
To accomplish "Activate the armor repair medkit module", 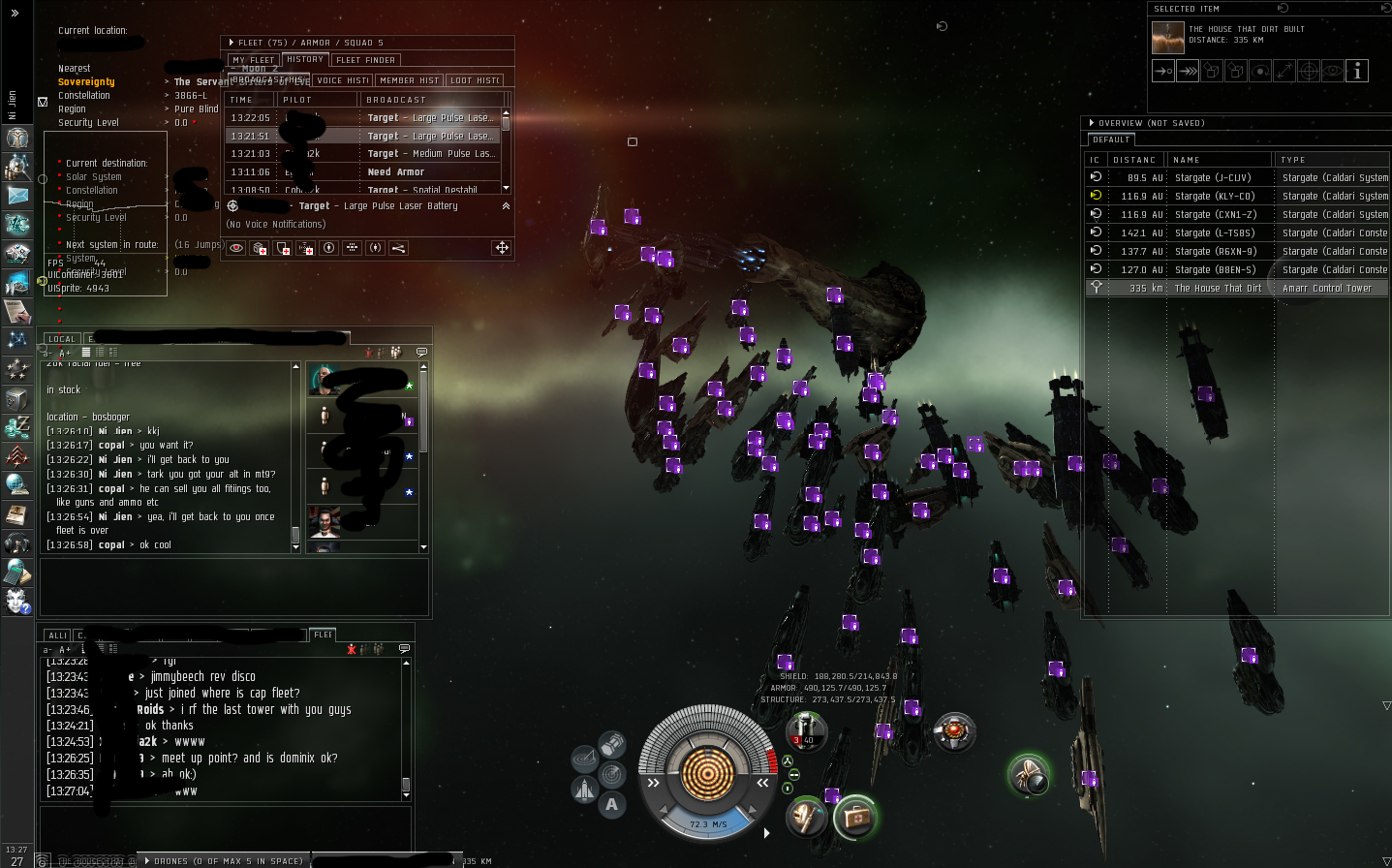I will click(855, 819).
